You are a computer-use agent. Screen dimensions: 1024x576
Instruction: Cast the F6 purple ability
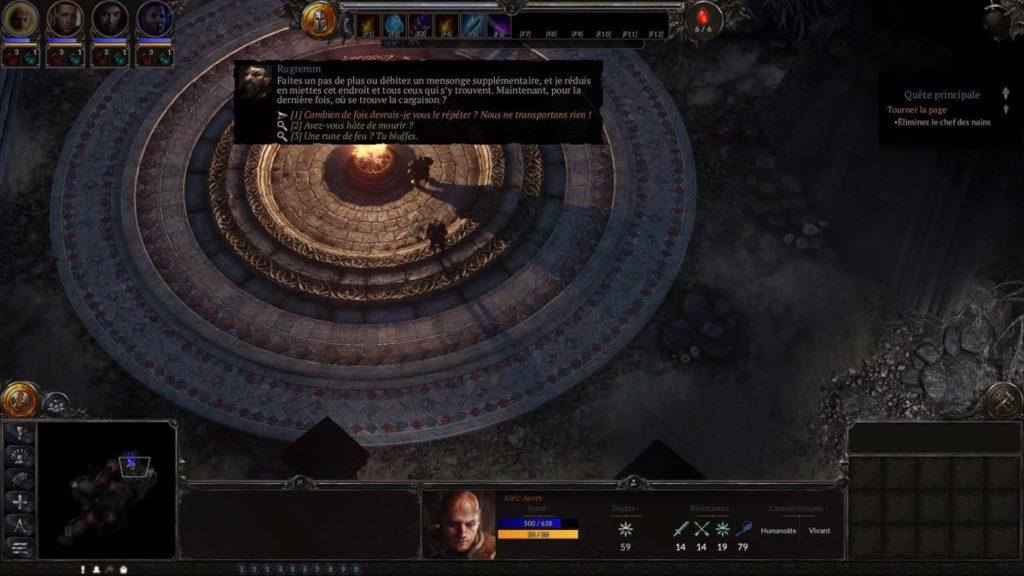point(498,25)
